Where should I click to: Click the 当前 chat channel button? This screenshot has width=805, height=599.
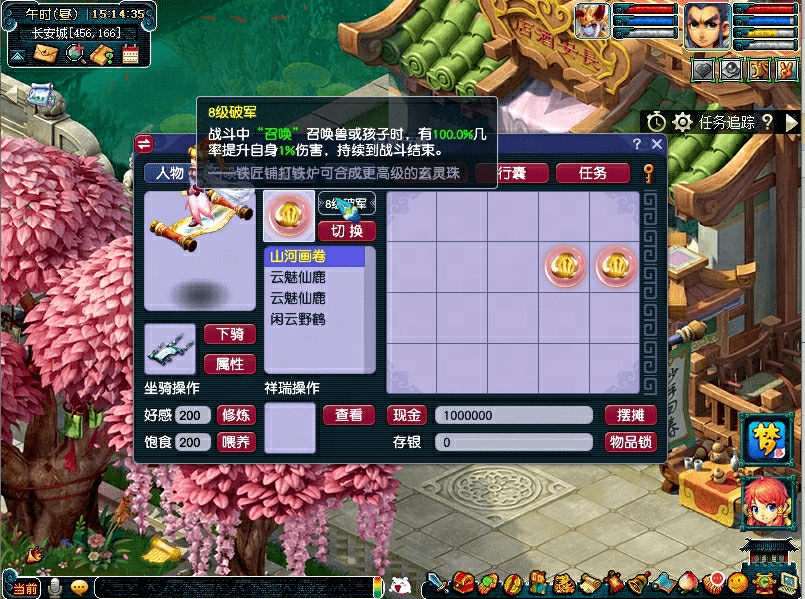pos(24,588)
